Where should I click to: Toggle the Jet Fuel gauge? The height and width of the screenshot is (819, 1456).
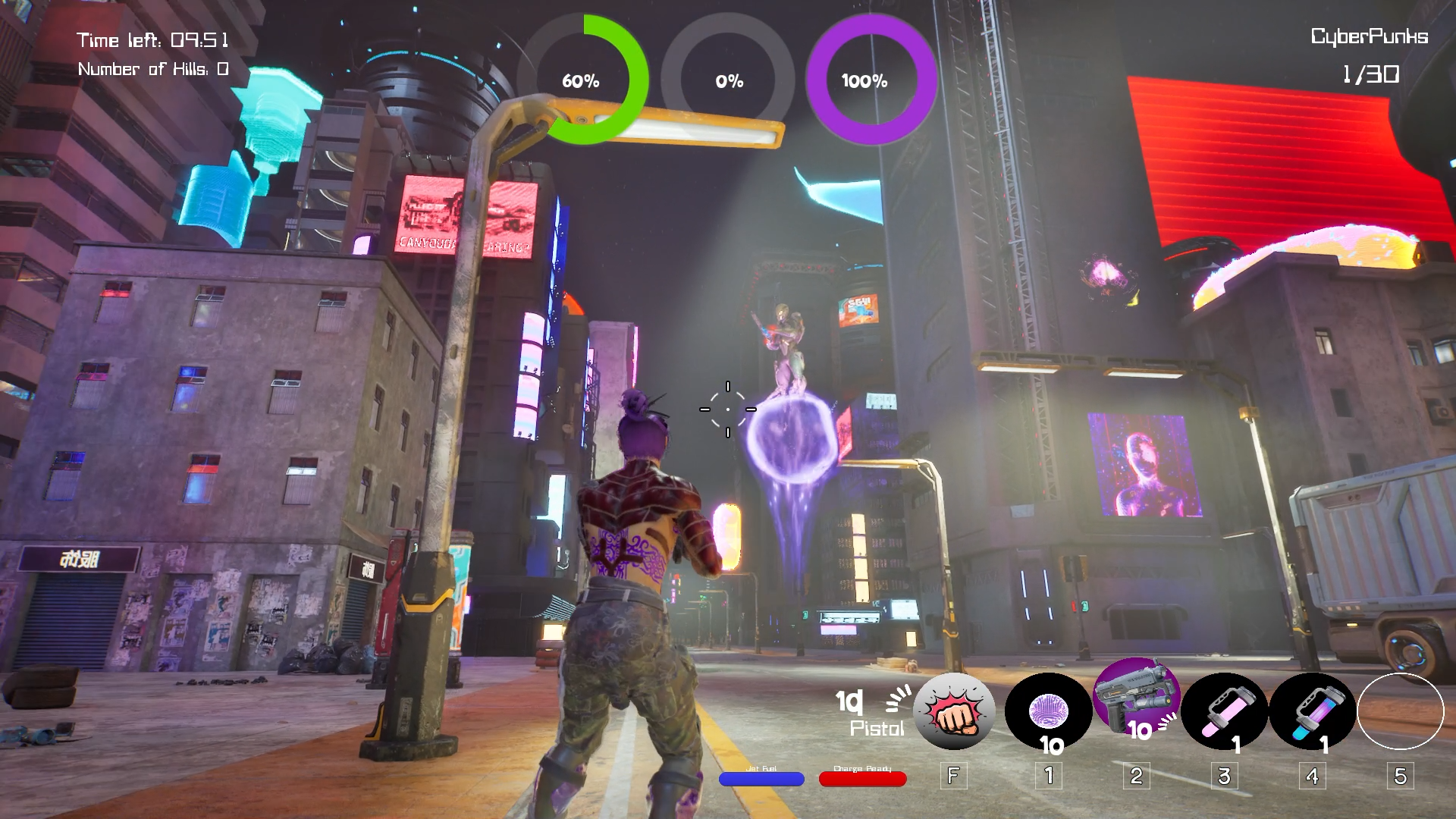[x=761, y=779]
